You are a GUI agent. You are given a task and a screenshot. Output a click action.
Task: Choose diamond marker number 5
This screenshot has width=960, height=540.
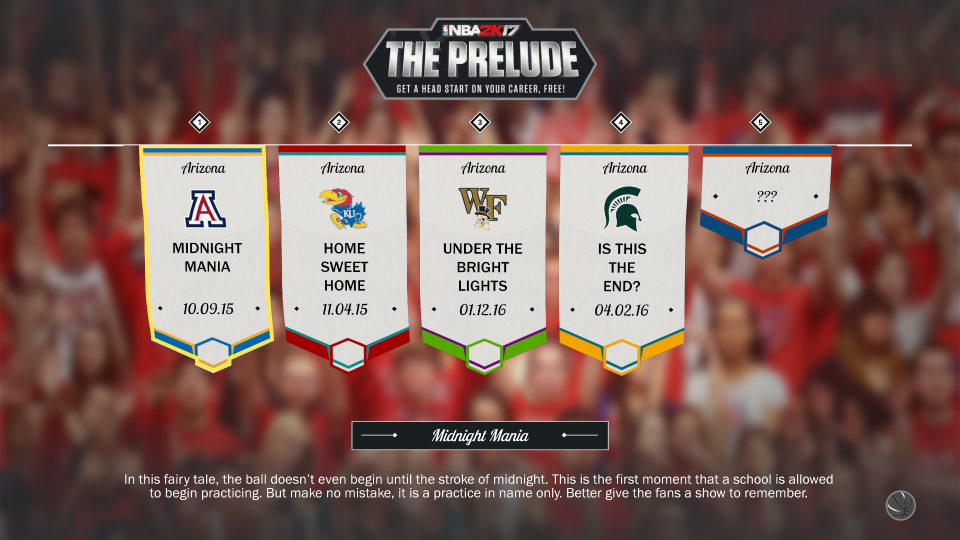761,123
